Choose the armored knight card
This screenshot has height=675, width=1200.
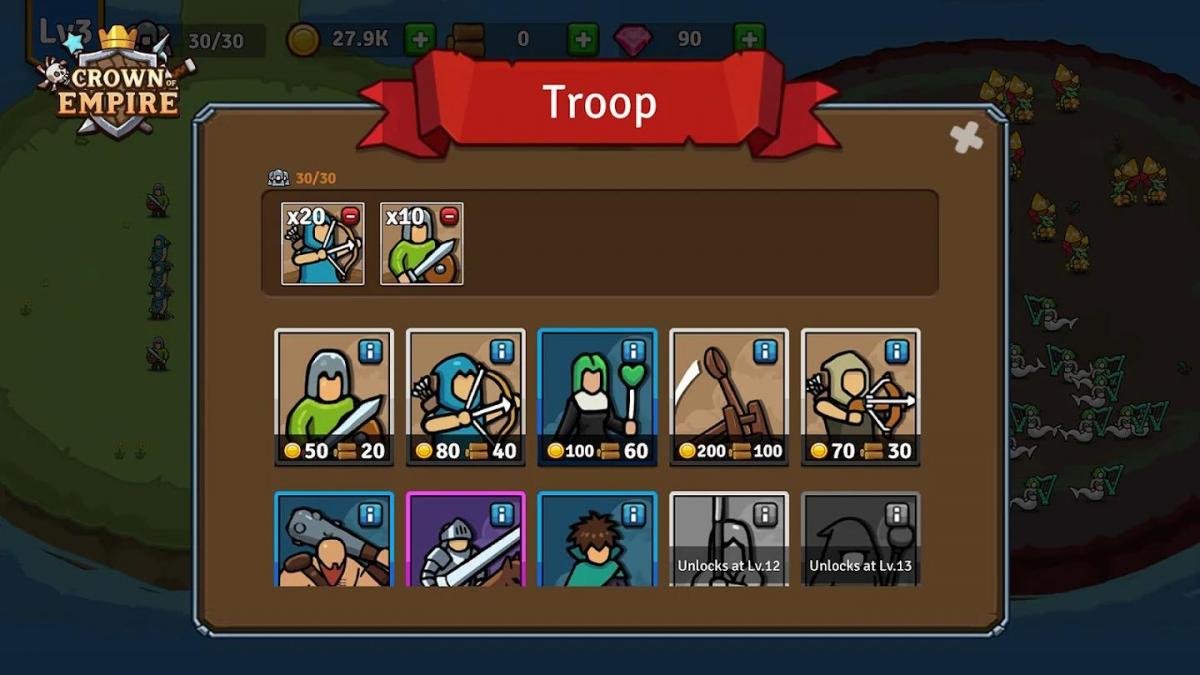466,541
